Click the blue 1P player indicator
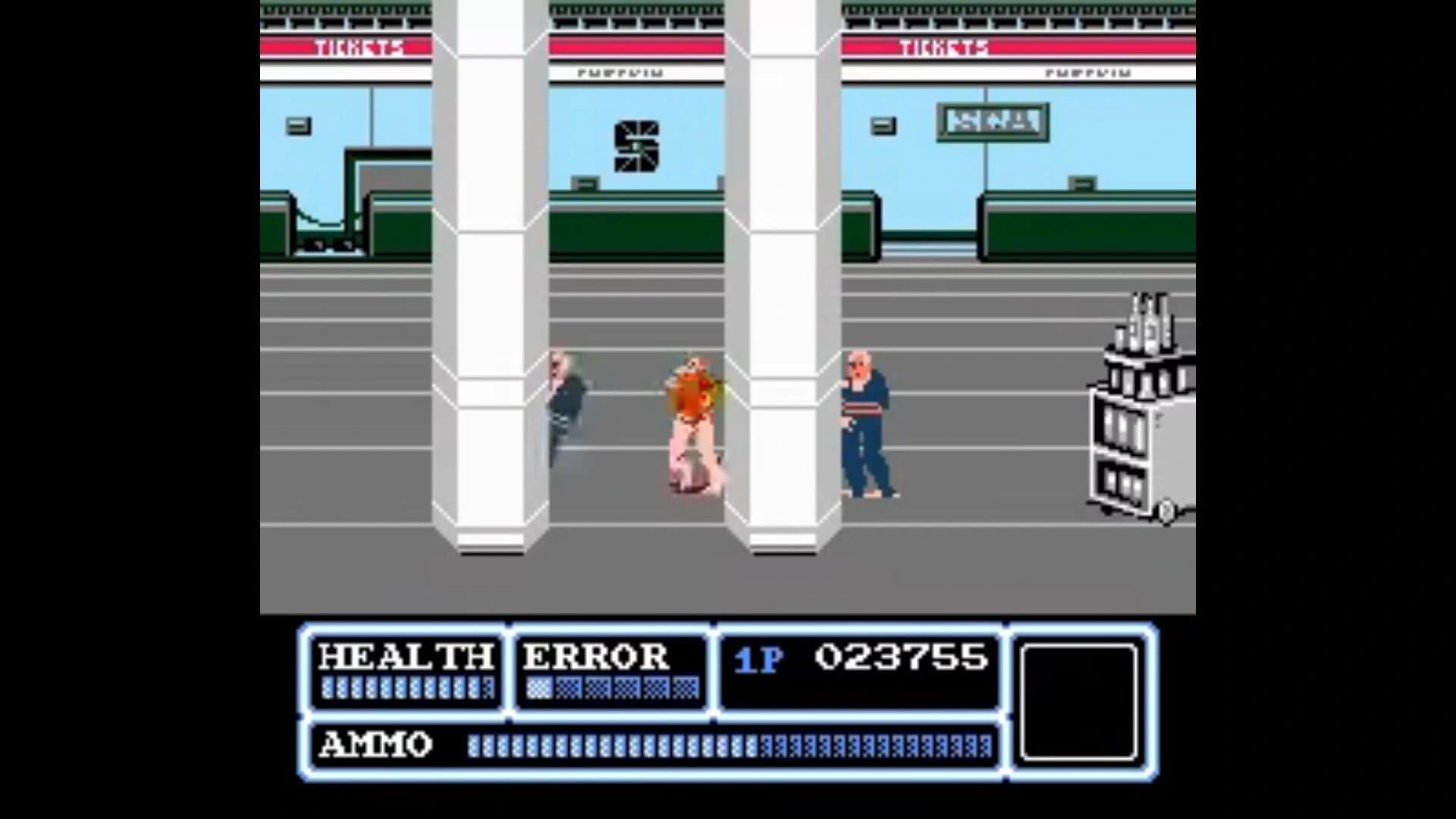This screenshot has width=1456, height=819. 758,661
